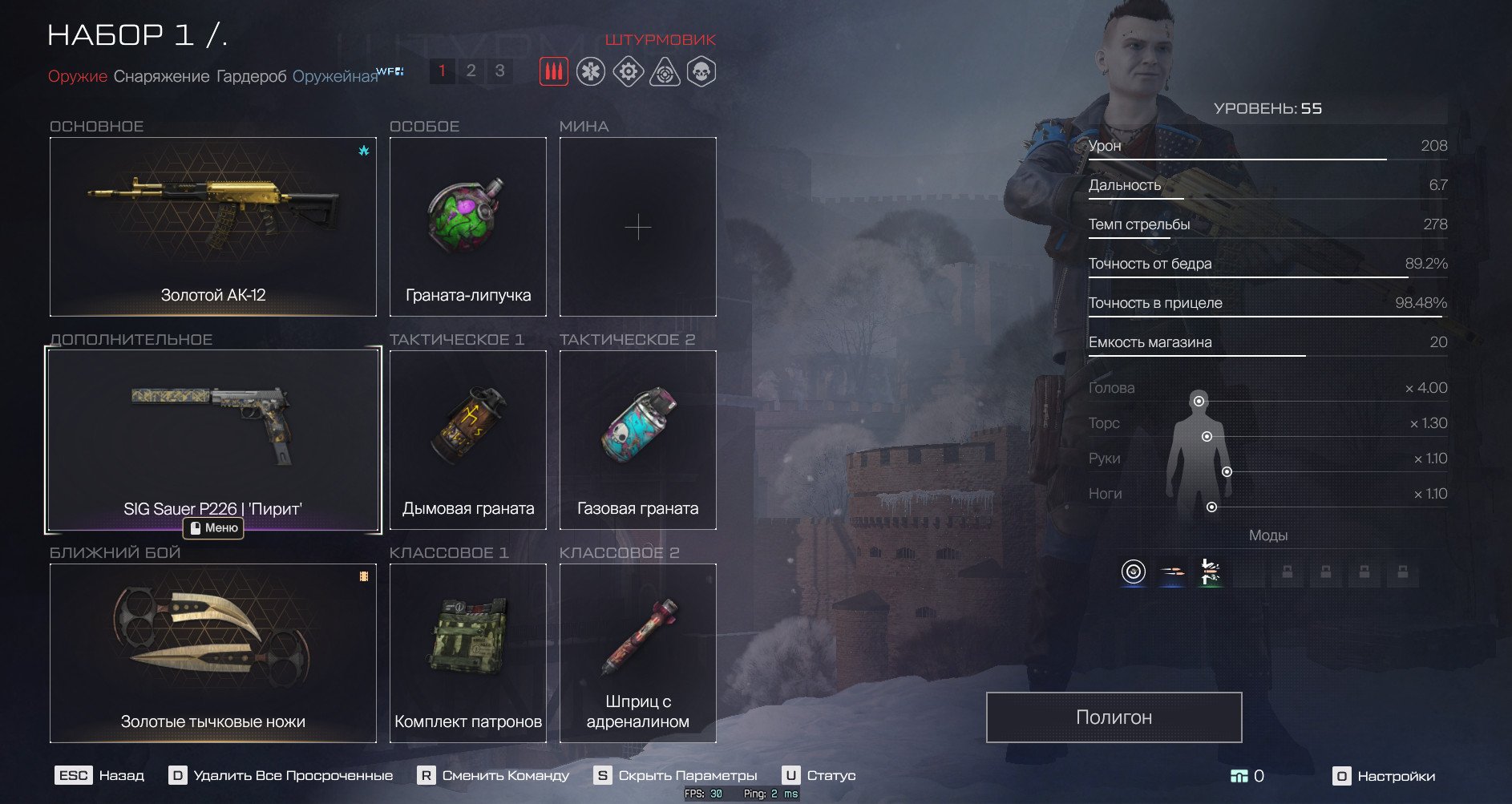The width and height of the screenshot is (1512, 804).
Task: Select loadout set number 3
Action: [x=499, y=71]
